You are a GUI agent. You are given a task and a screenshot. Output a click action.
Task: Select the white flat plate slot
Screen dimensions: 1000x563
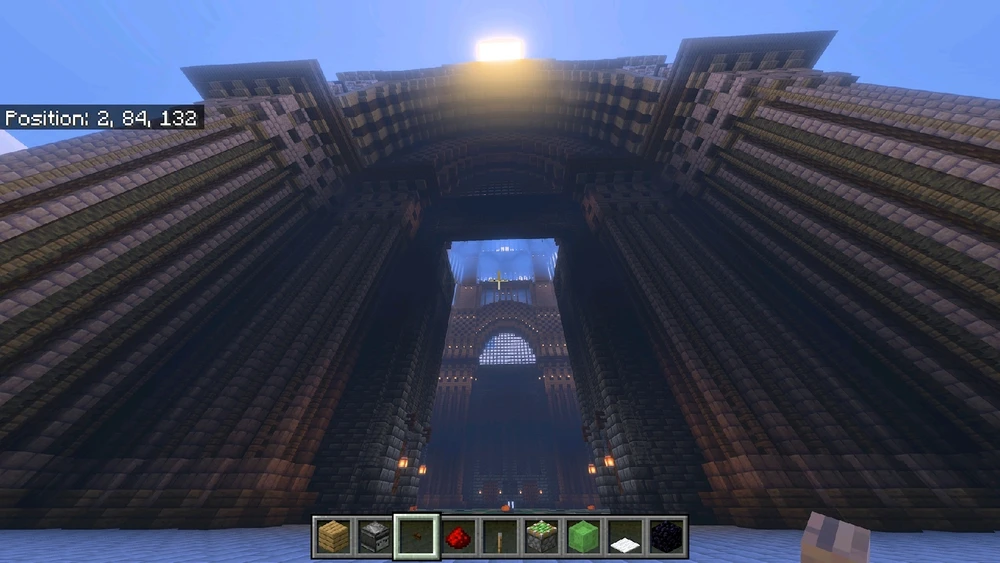coord(625,537)
